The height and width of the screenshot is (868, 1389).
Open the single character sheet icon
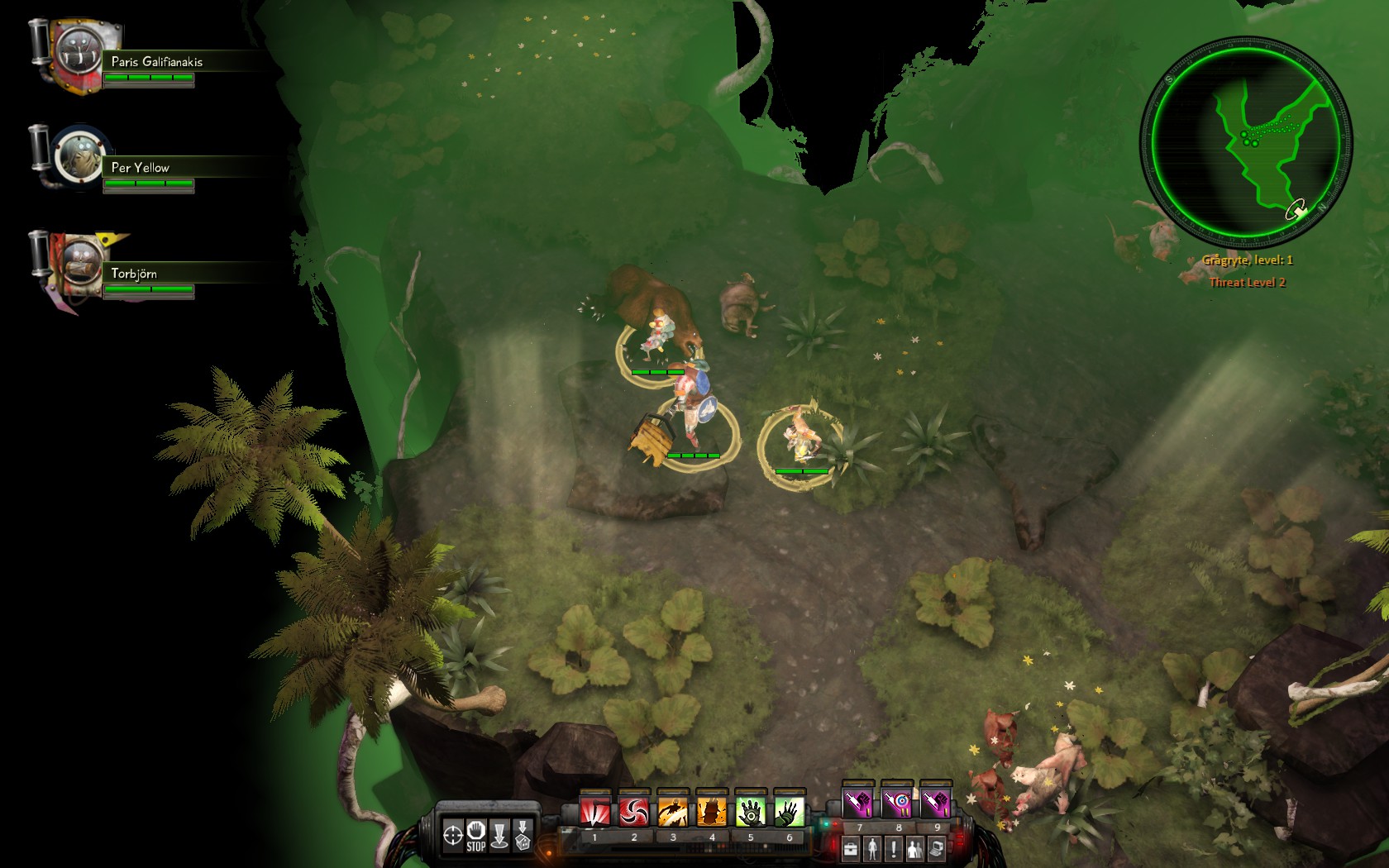(872, 848)
